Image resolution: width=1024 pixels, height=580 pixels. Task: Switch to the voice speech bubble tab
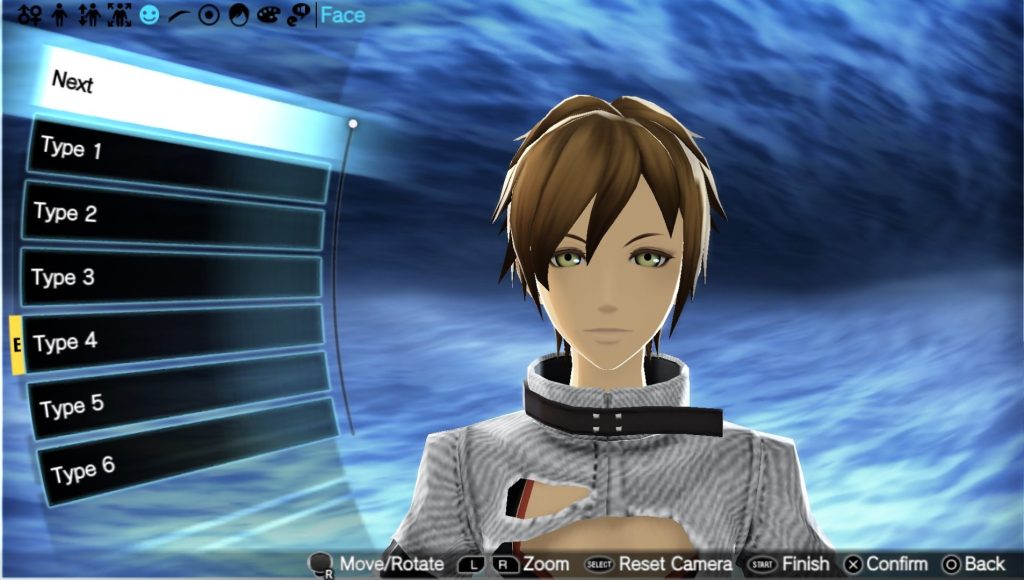pos(298,15)
